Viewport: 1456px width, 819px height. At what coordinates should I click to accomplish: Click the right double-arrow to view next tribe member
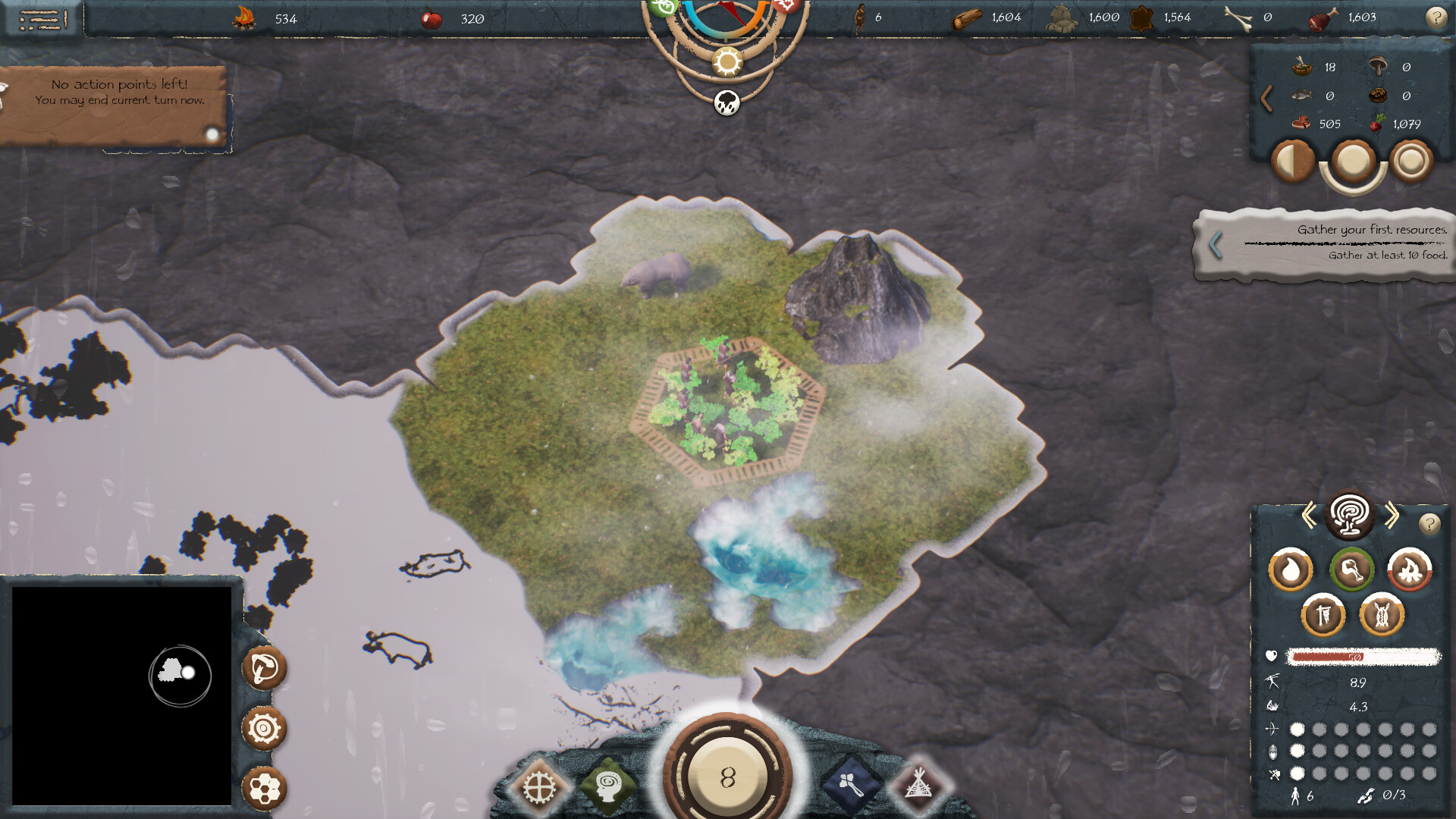1392,513
